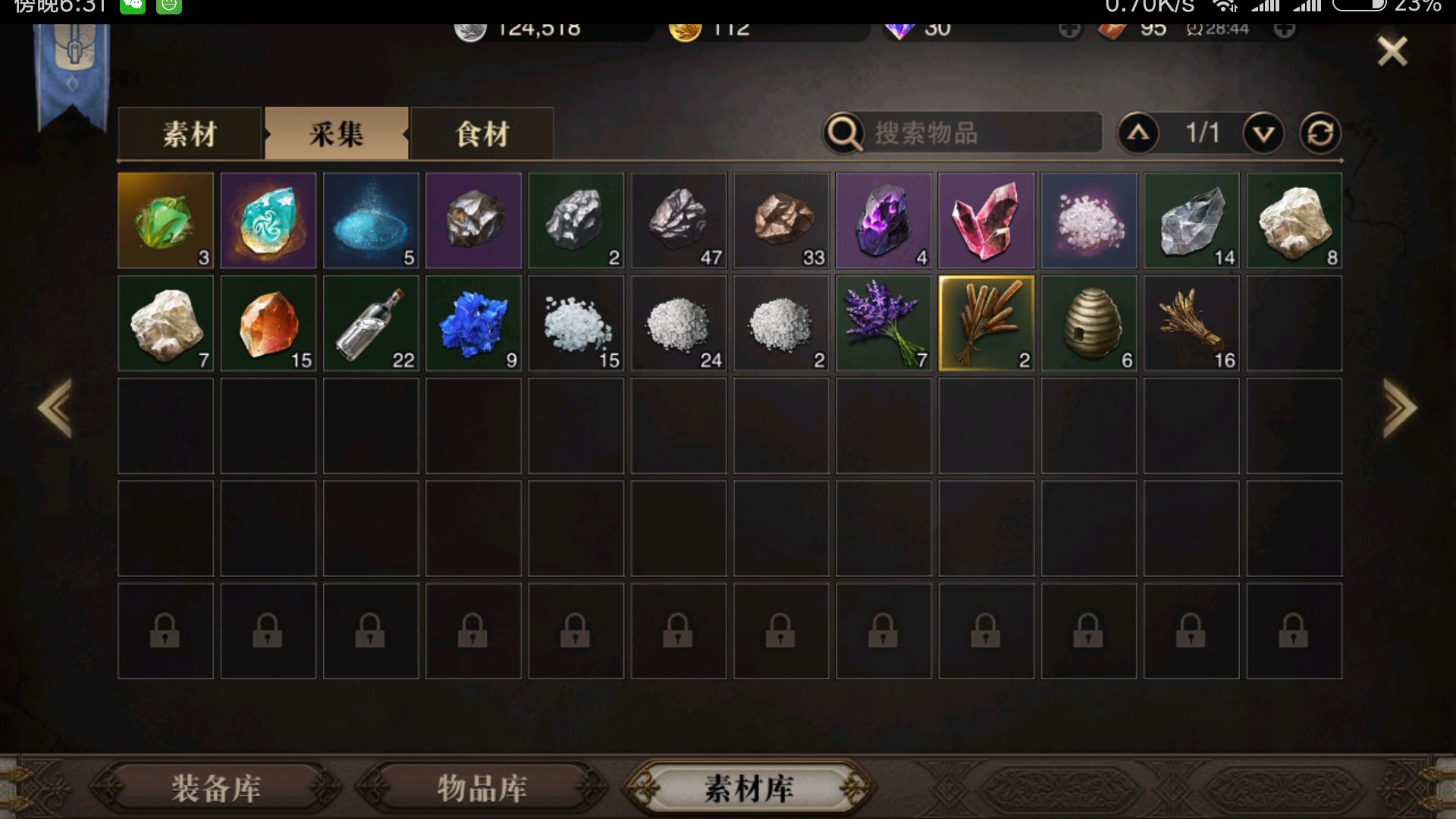Select the beehive item slot
Screen dimensions: 1456x819
click(x=1088, y=324)
